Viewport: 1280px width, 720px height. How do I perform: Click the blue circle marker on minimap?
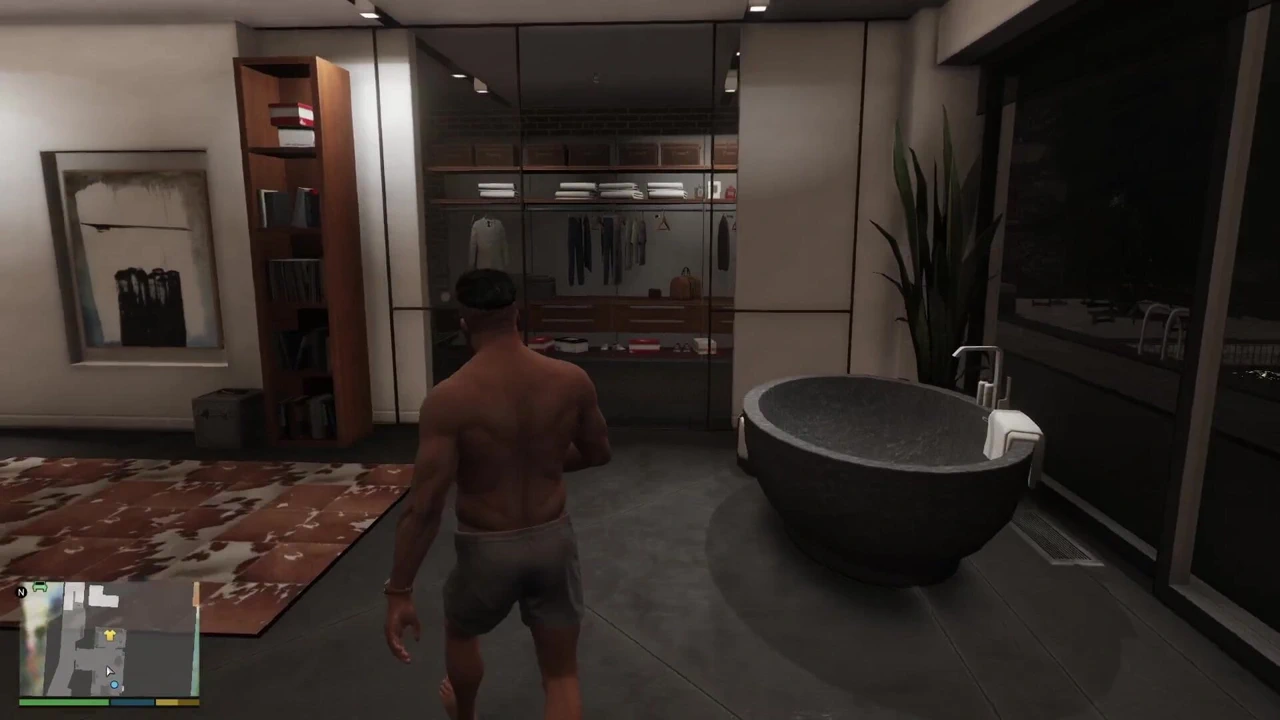[x=114, y=685]
